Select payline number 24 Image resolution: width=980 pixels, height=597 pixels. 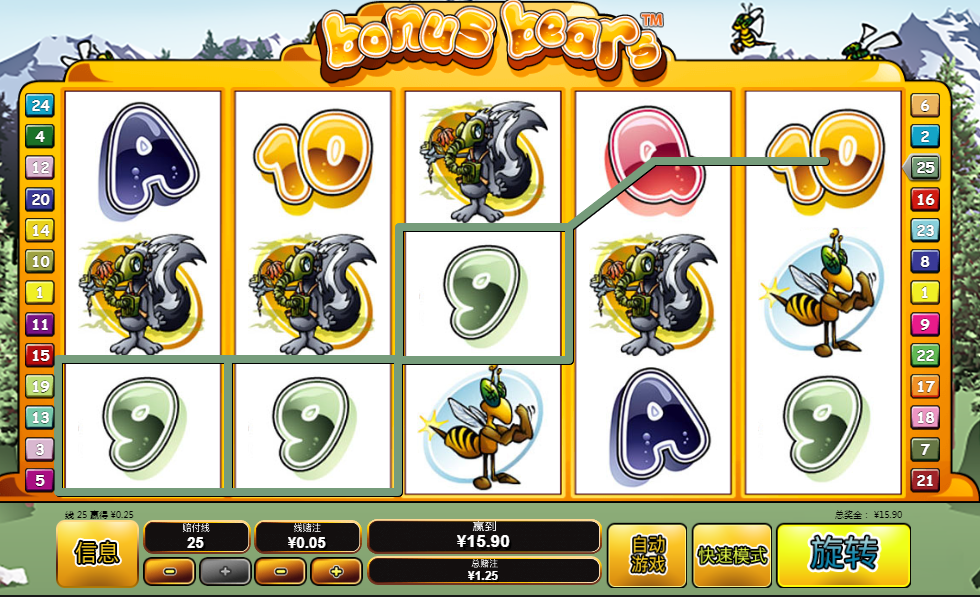coord(40,105)
